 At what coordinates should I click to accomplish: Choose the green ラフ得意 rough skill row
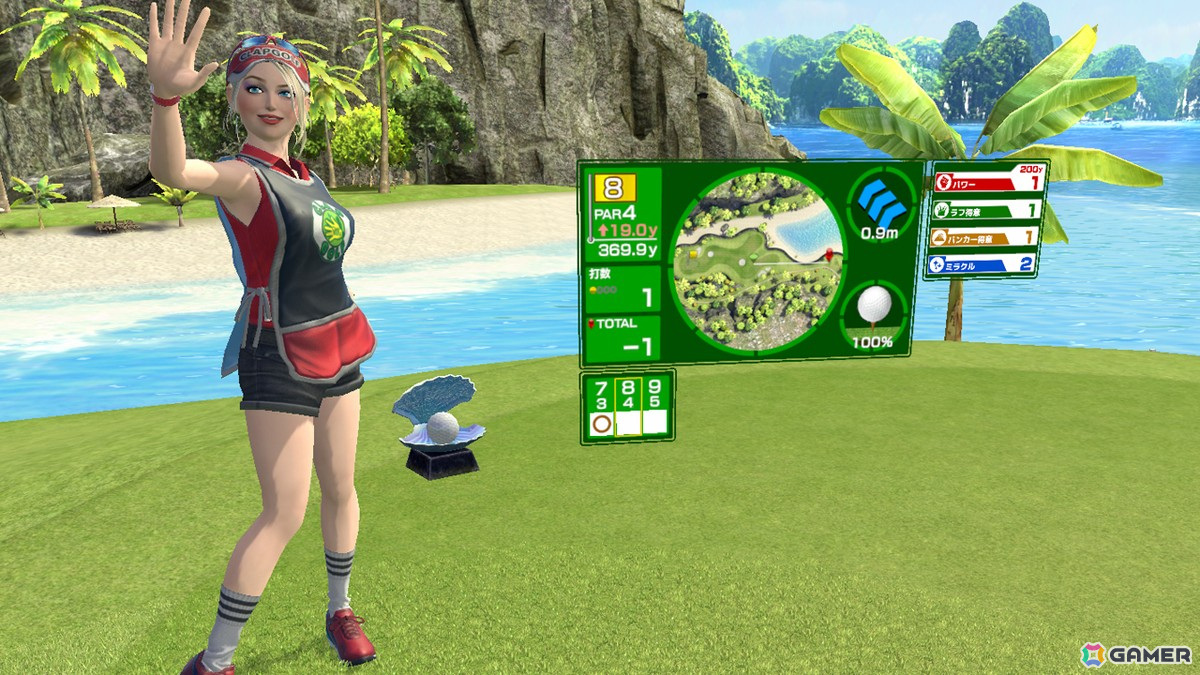(984, 210)
